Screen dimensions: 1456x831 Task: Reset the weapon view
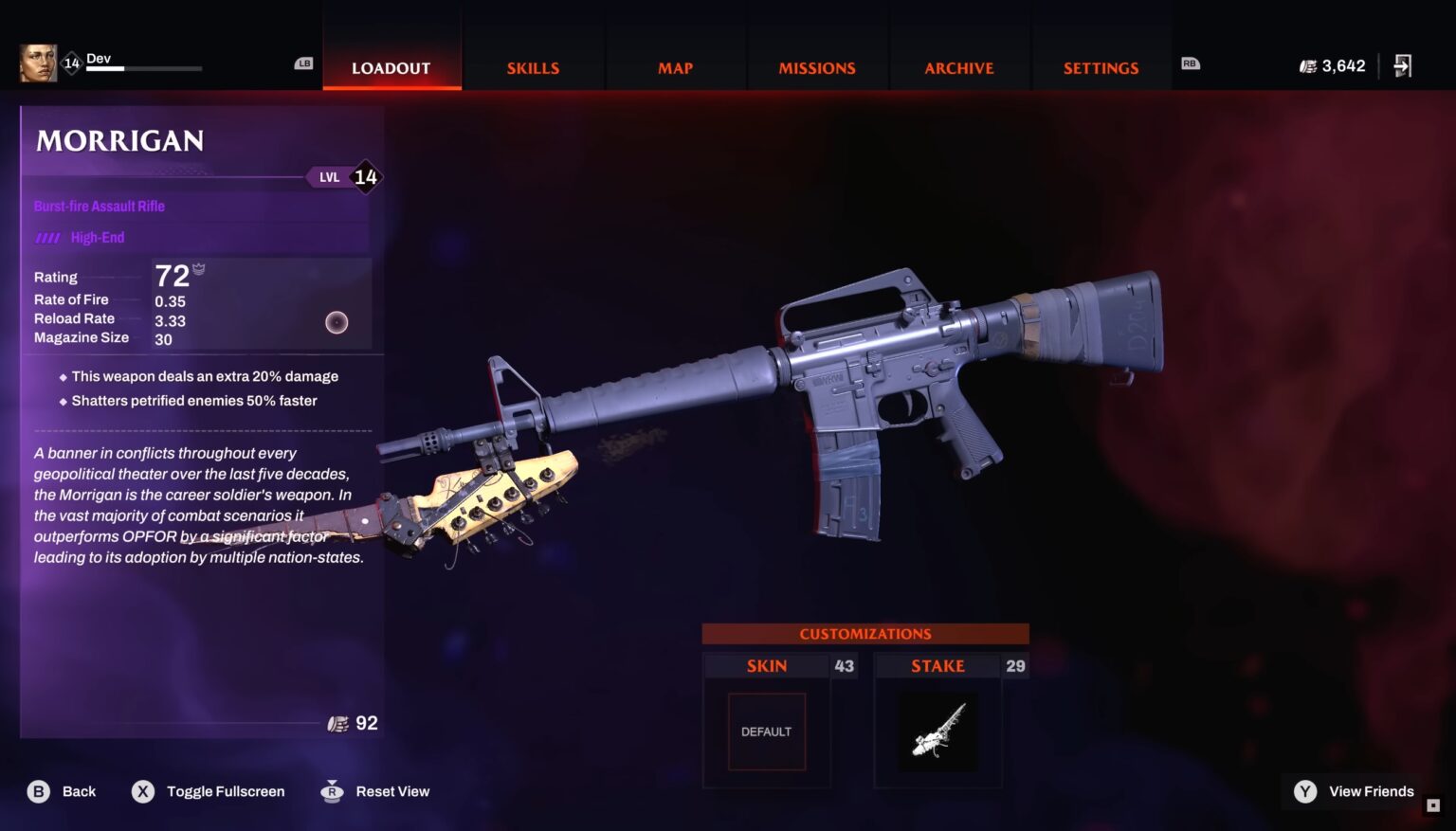pos(375,791)
